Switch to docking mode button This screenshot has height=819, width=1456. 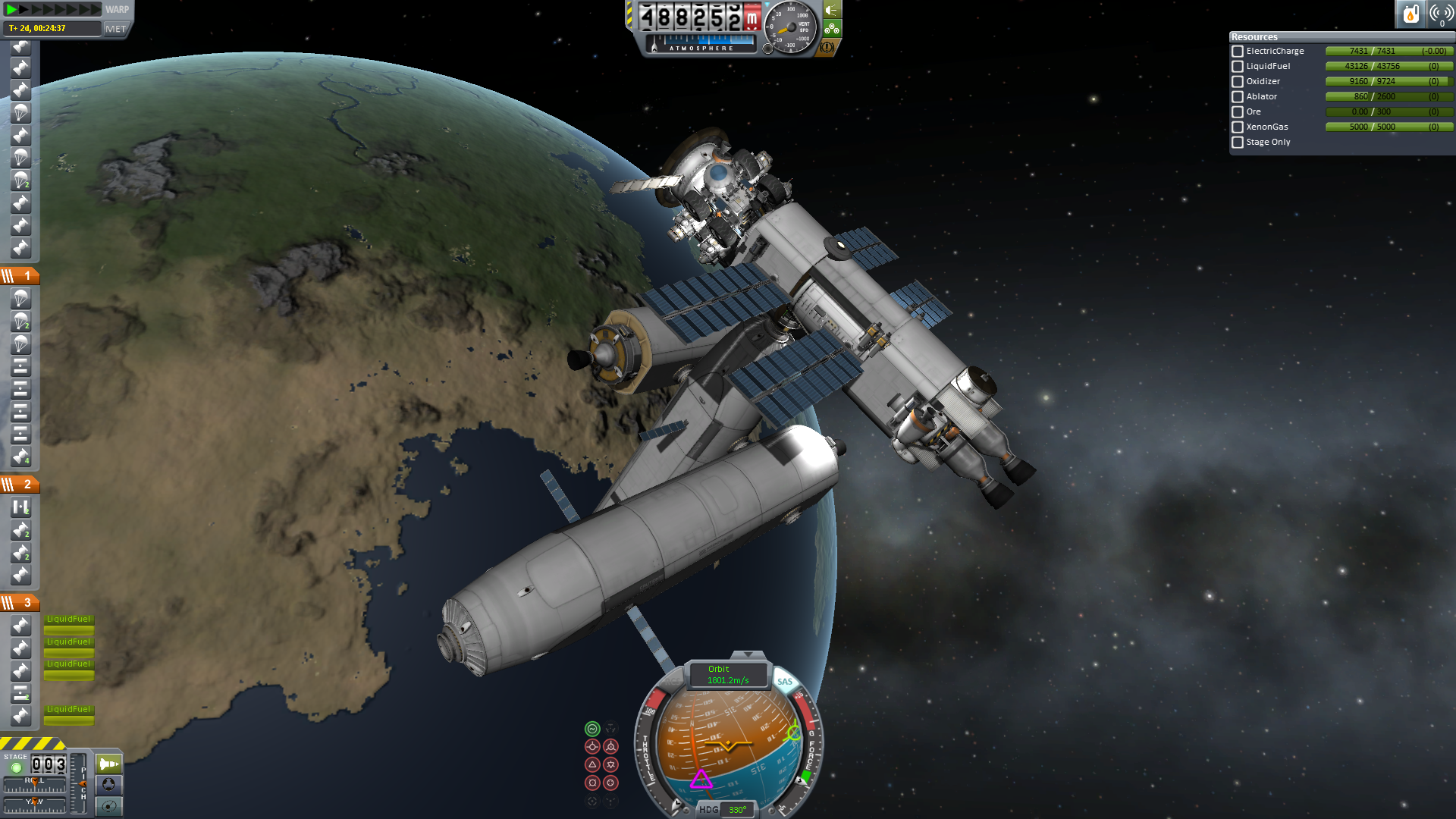pyautogui.click(x=109, y=784)
